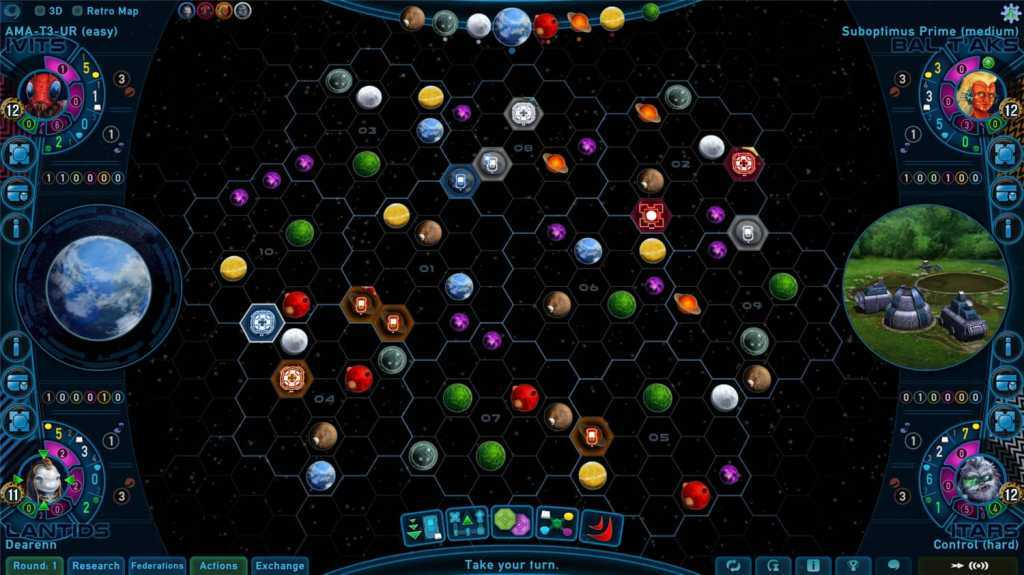Click the question mark help button

click(853, 565)
